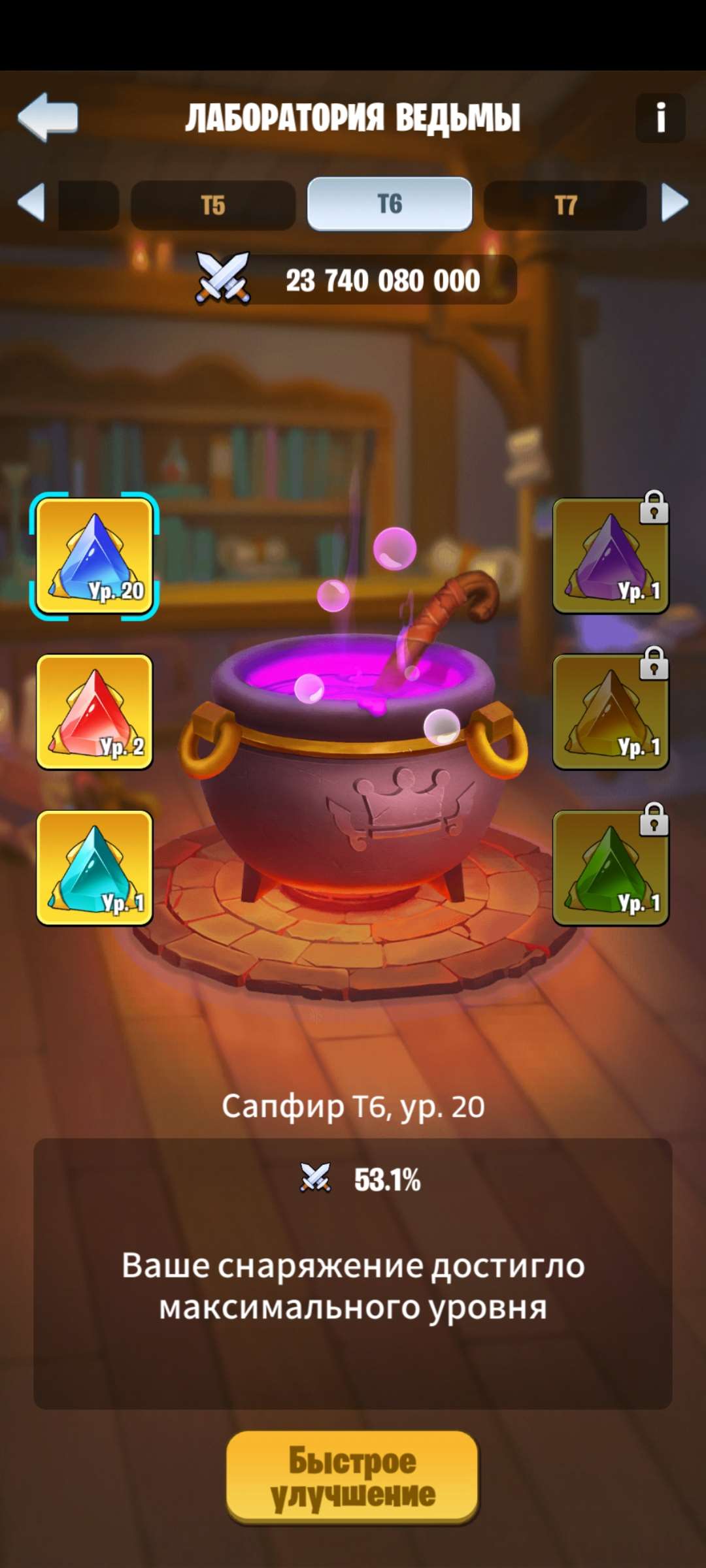Tap the Быстрое улучшение button
This screenshot has width=706, height=1568.
click(352, 1477)
